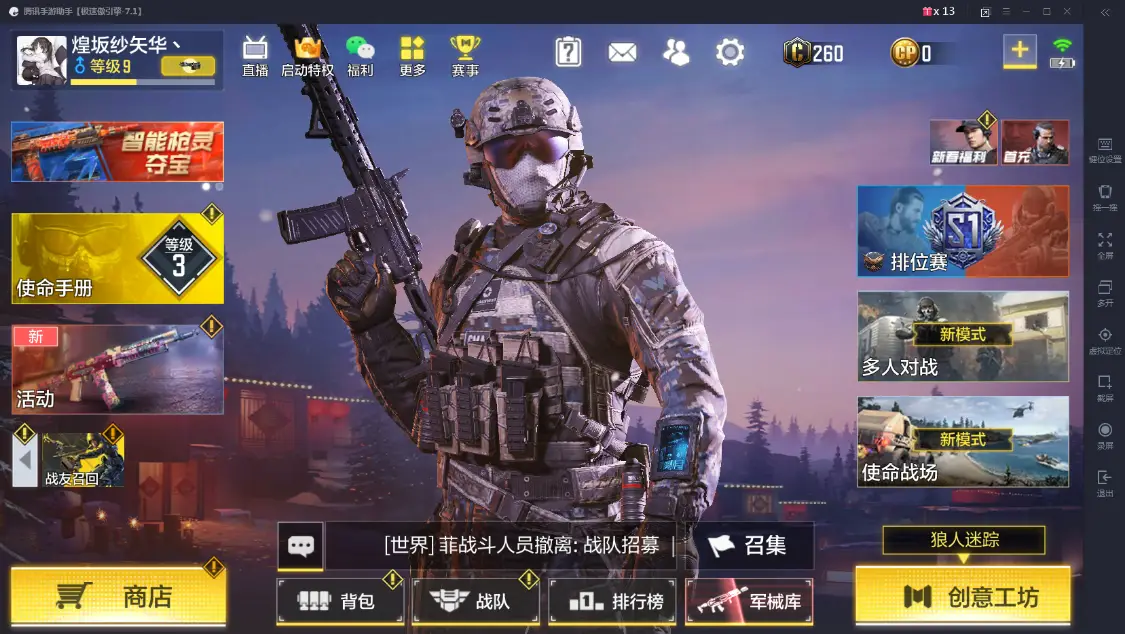
Task: Show the 排行榜 leaderboard
Action: pyautogui.click(x=610, y=601)
